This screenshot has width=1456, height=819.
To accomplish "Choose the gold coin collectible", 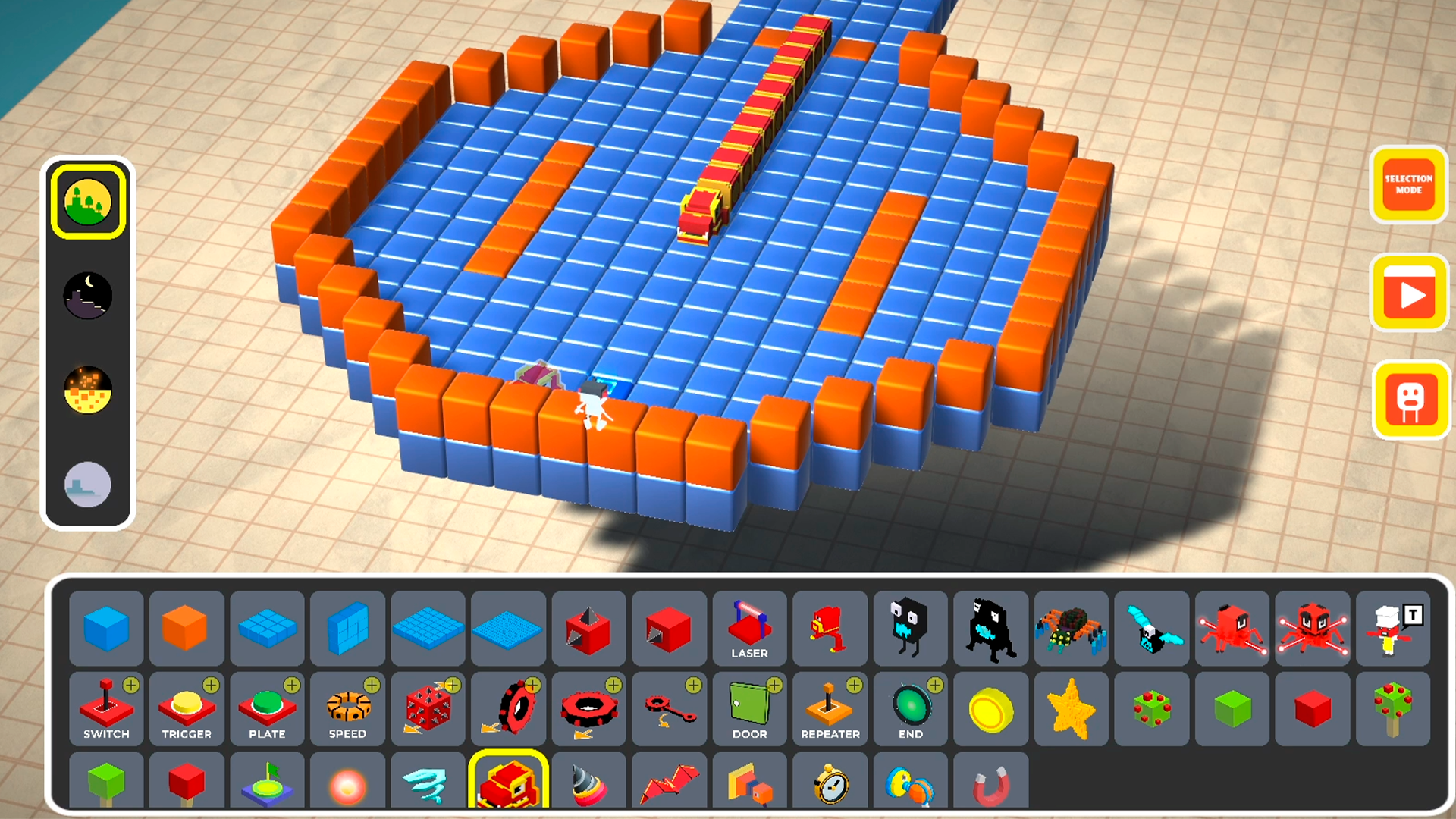I will click(990, 709).
